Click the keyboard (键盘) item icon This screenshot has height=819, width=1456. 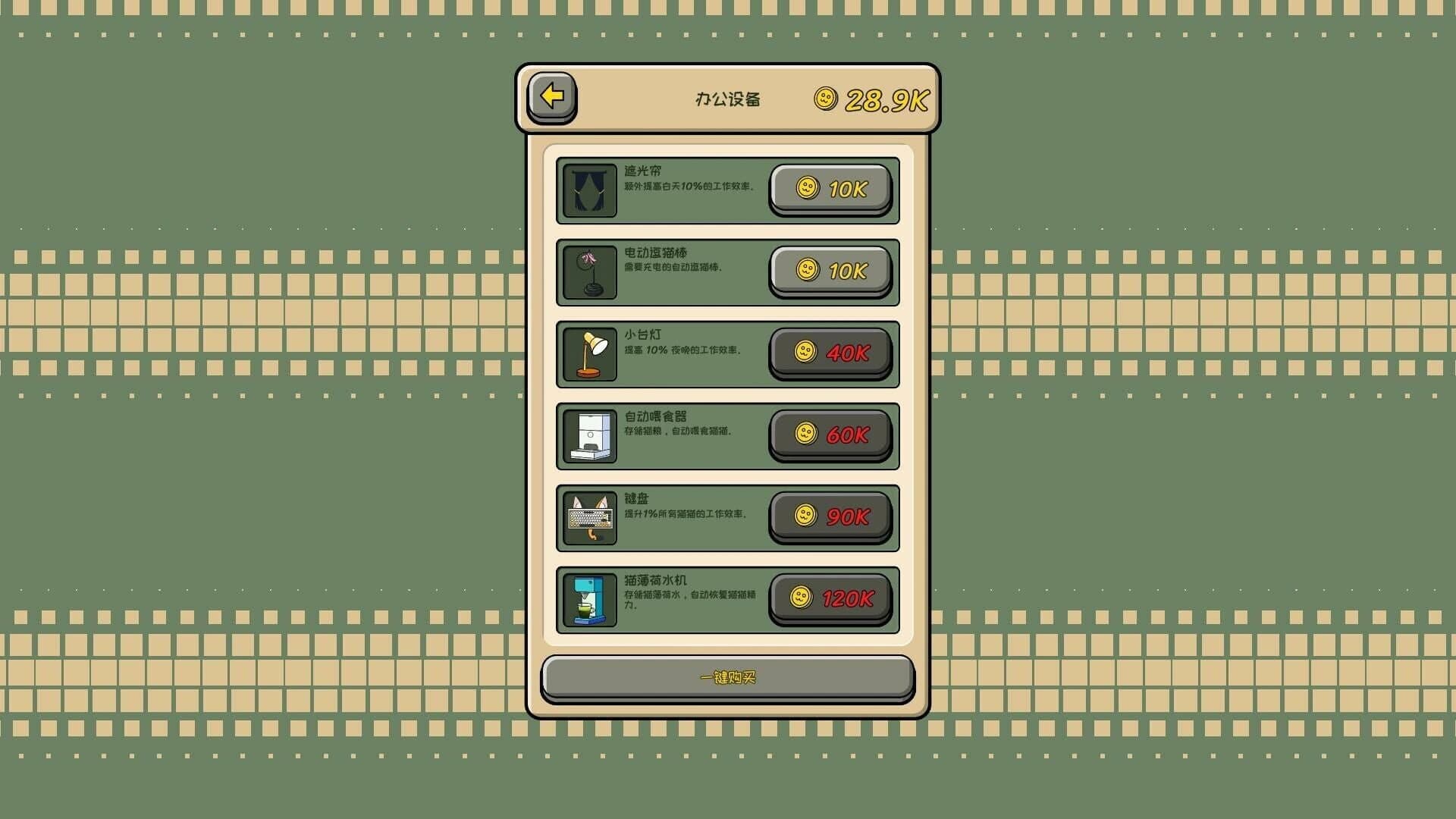590,517
